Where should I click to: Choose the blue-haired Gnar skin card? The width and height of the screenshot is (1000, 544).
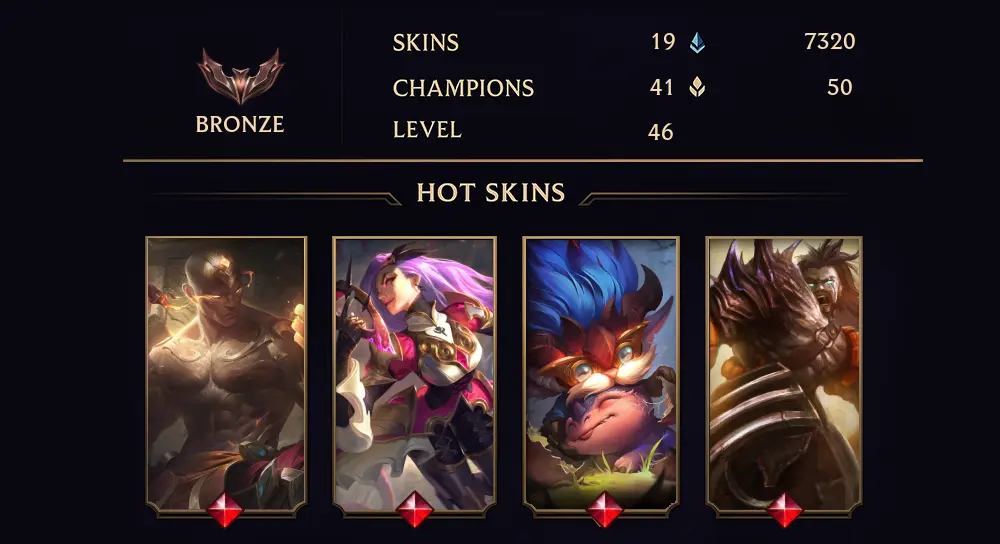[602, 374]
